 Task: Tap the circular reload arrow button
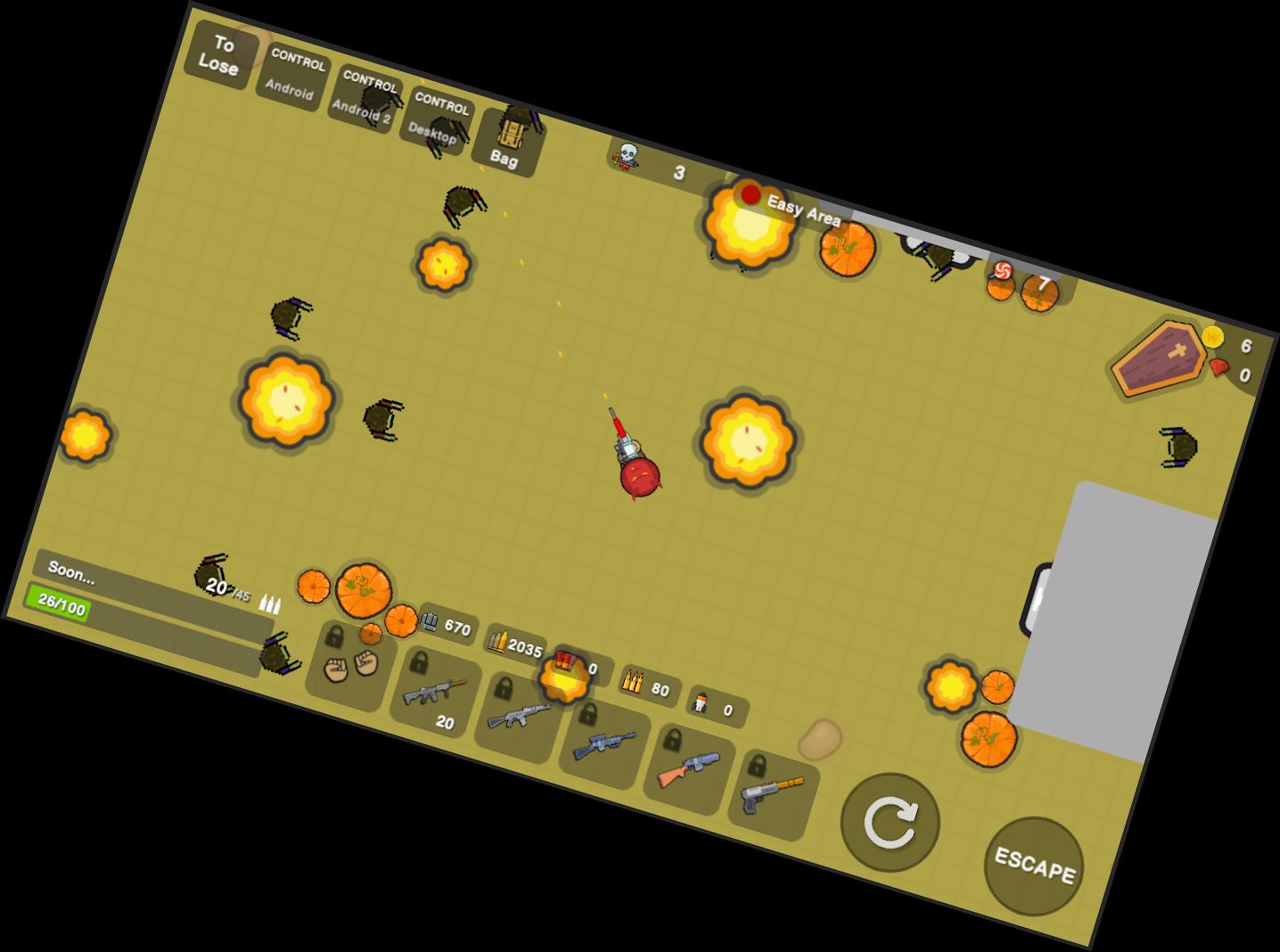click(x=890, y=820)
